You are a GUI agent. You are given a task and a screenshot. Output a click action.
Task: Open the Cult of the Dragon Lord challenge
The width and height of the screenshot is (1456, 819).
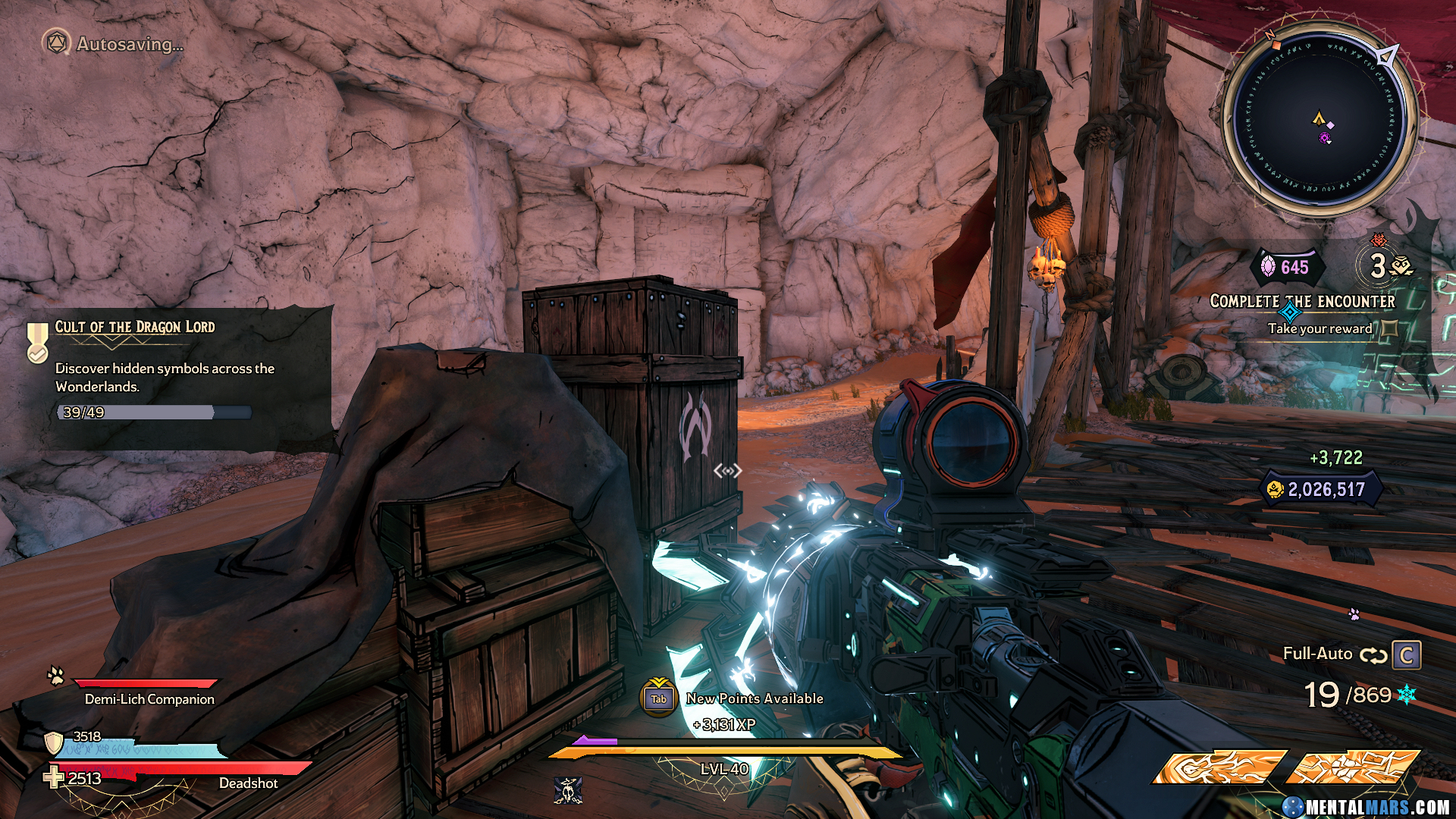pos(135,327)
